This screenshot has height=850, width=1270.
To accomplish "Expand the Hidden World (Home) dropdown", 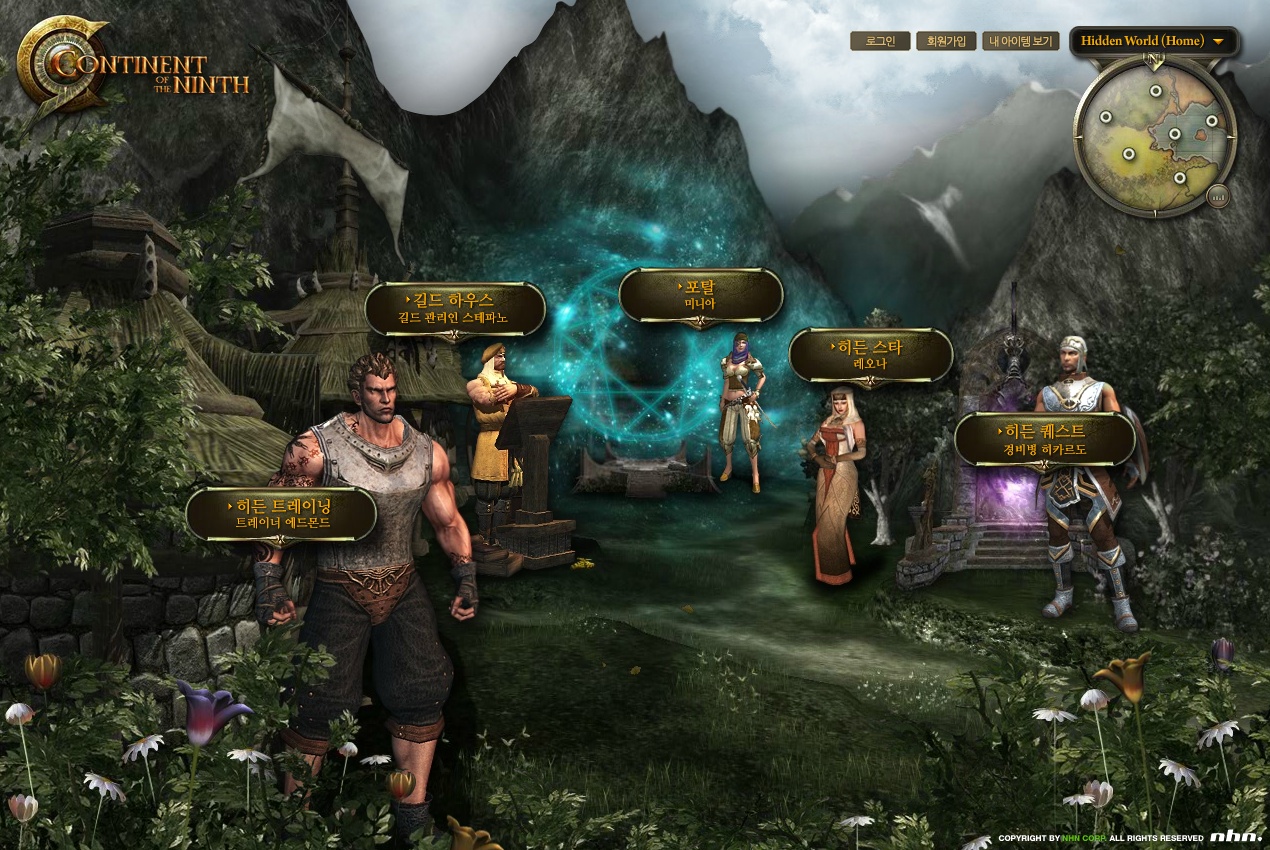I will [x=1153, y=41].
